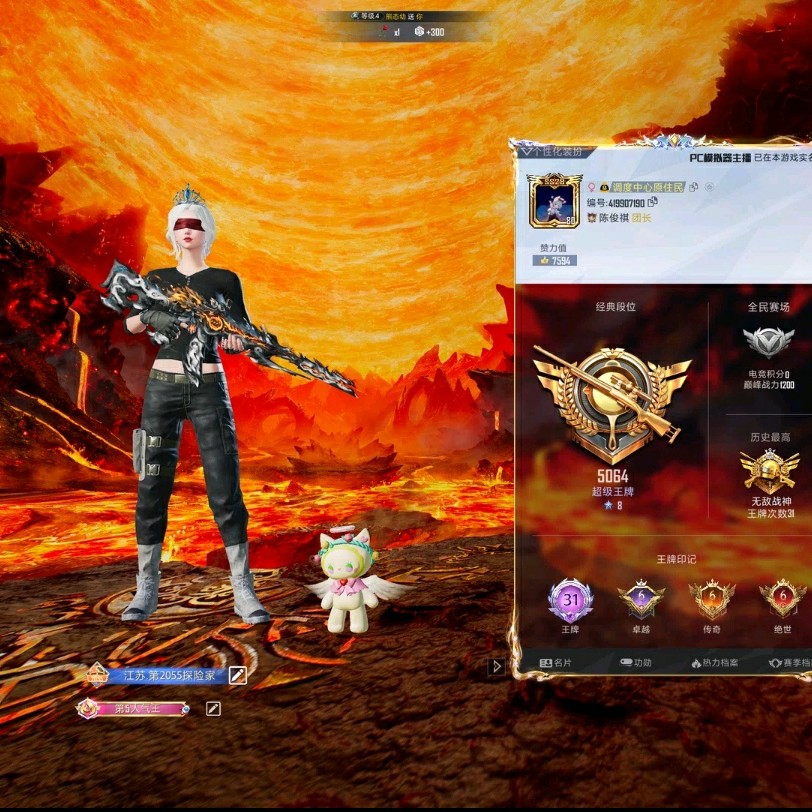Switch to the 赛季档案 tab
The width and height of the screenshot is (812, 812).
coord(788,663)
